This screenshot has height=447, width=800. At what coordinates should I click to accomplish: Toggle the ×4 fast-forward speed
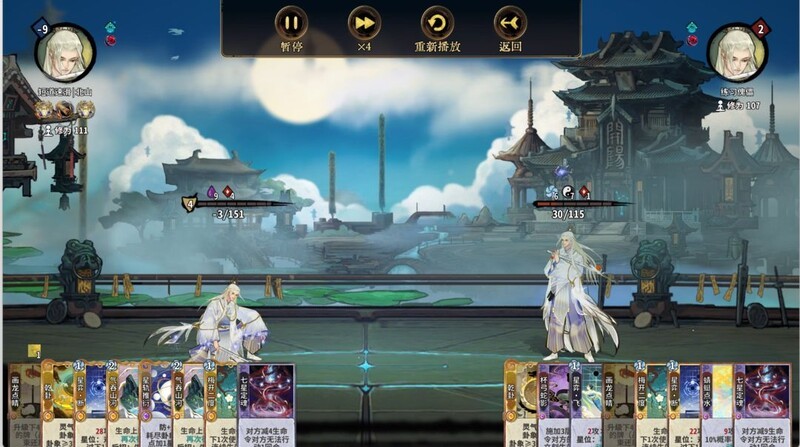tap(364, 23)
